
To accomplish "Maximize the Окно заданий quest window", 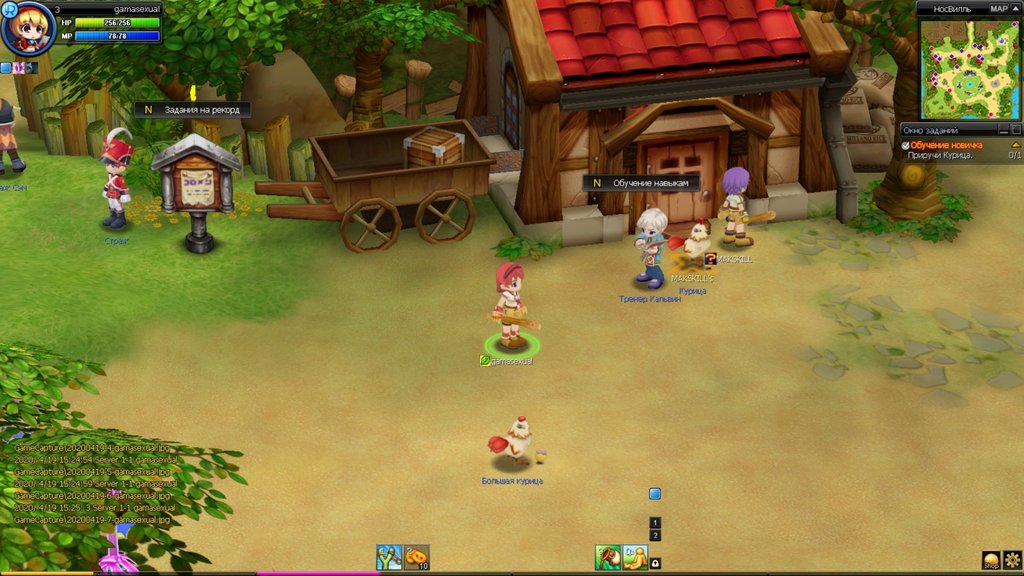I will point(1015,130).
